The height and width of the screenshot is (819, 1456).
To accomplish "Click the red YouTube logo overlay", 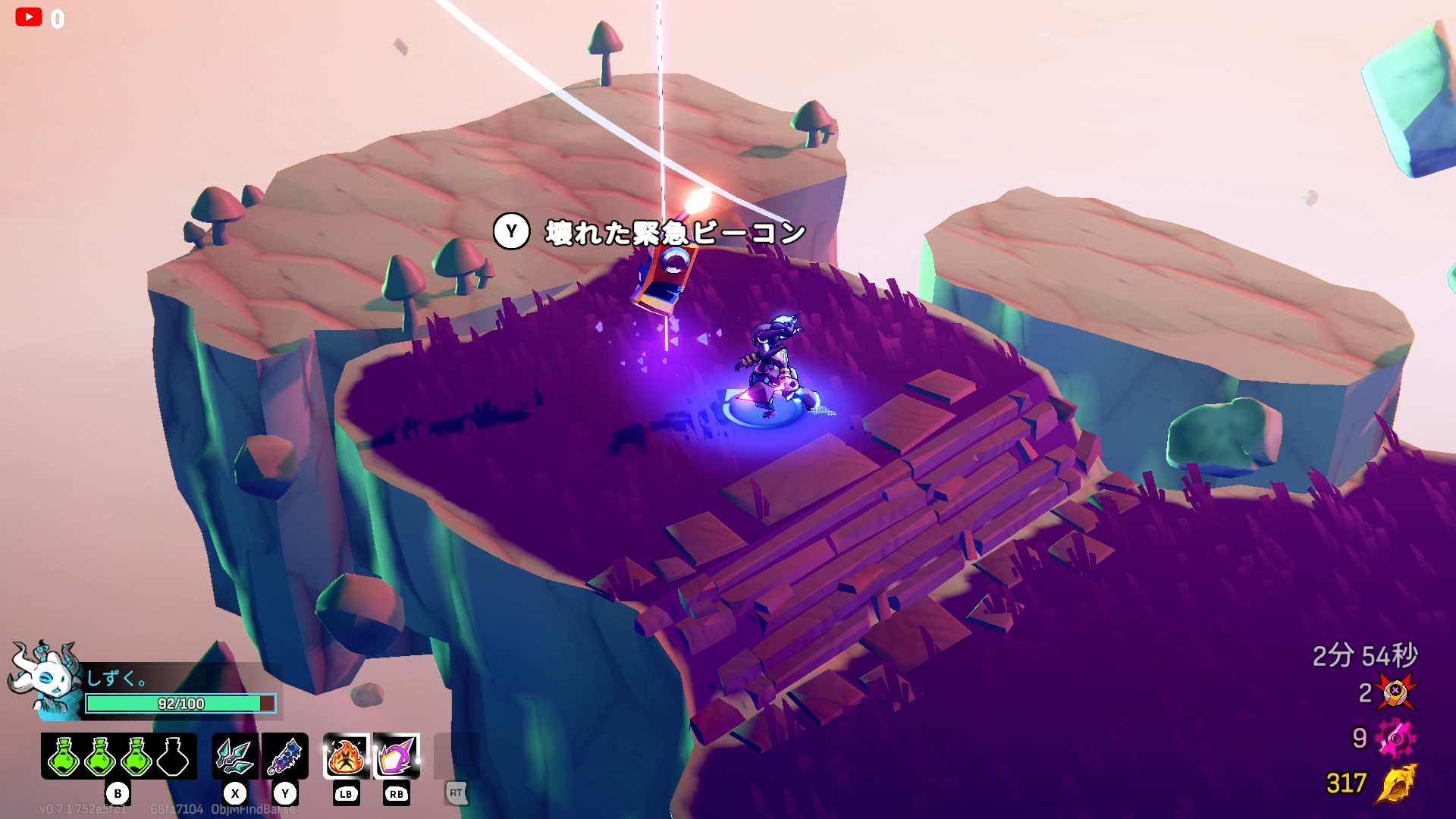I will click(29, 17).
